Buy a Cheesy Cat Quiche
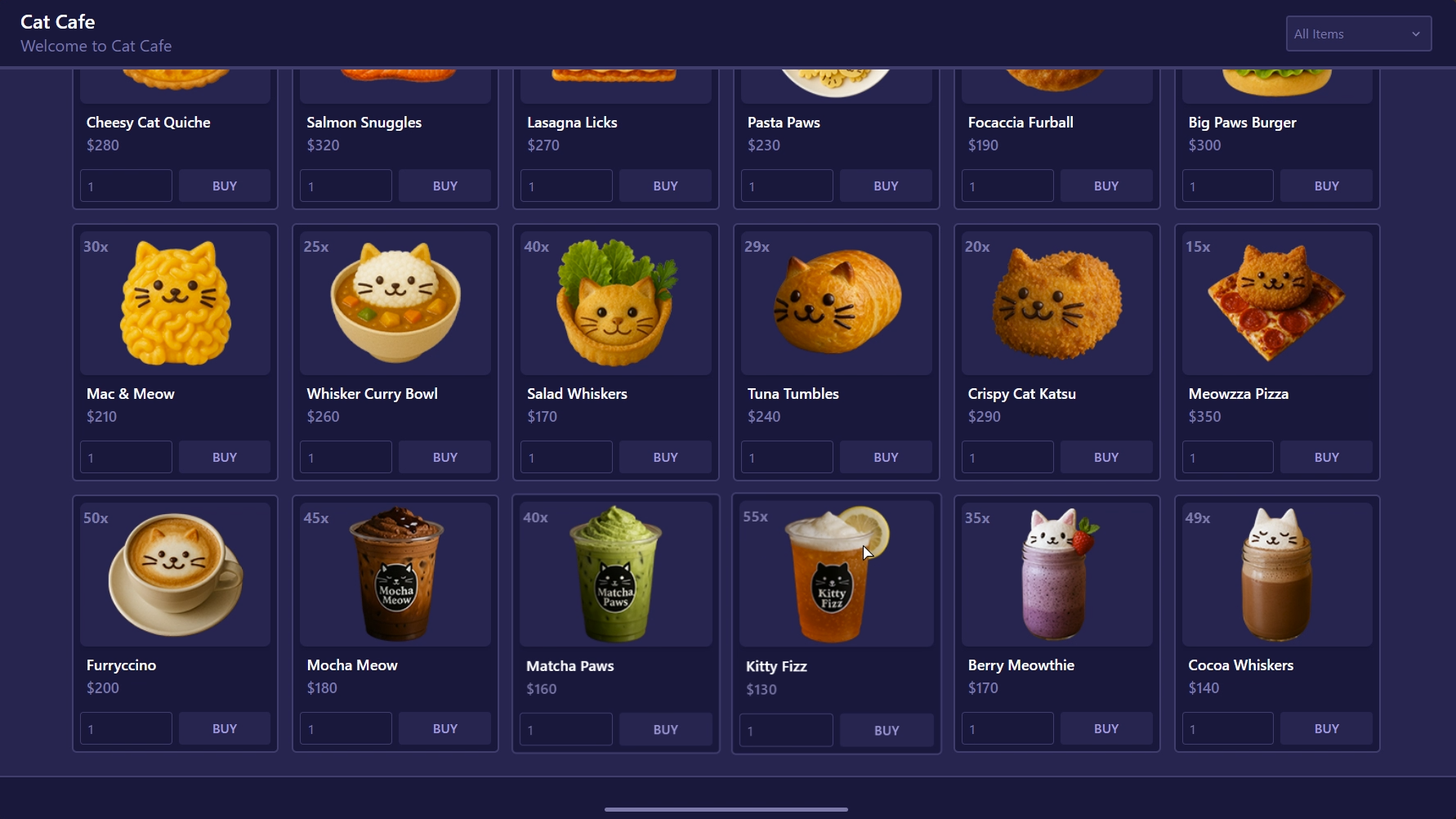Screen dimensions: 1456x819 coord(225,186)
